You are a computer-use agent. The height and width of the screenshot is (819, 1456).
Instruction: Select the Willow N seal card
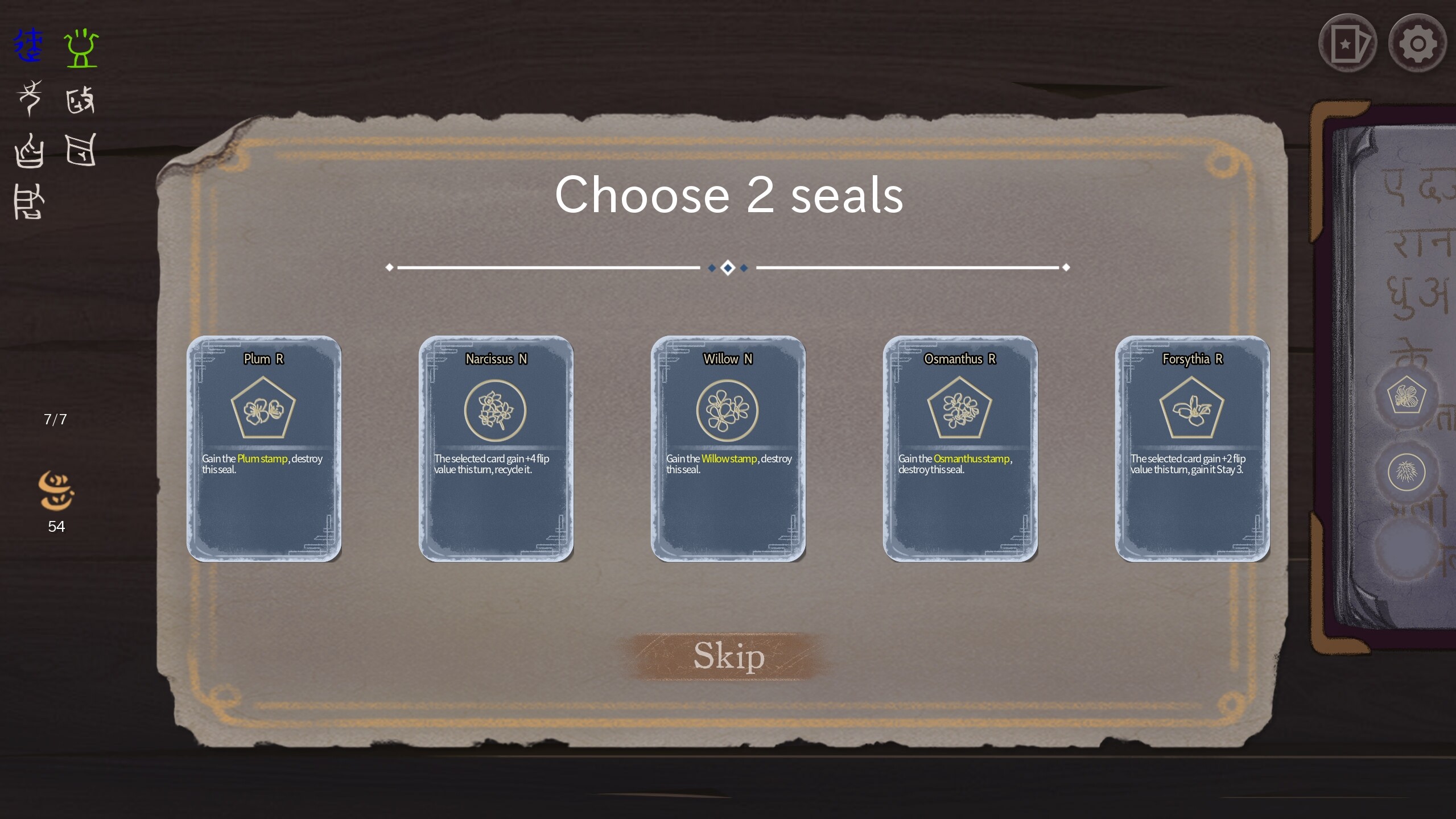729,449
